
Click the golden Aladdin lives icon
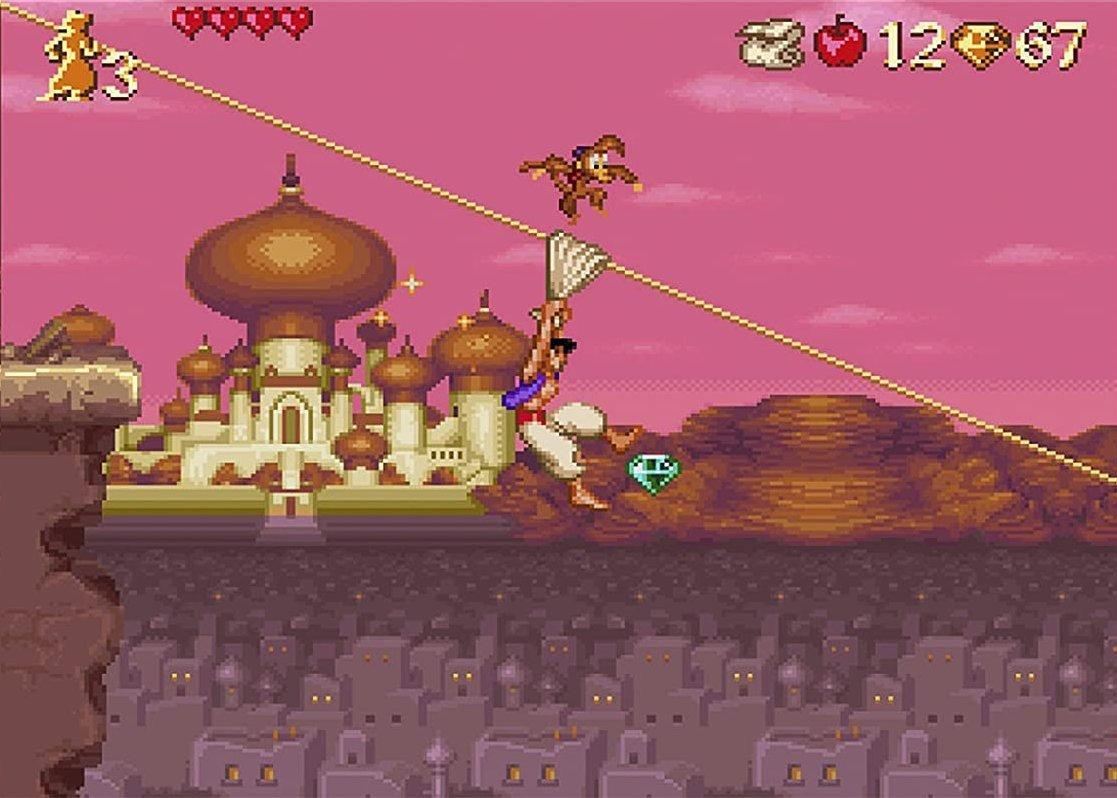pyautogui.click(x=70, y=55)
